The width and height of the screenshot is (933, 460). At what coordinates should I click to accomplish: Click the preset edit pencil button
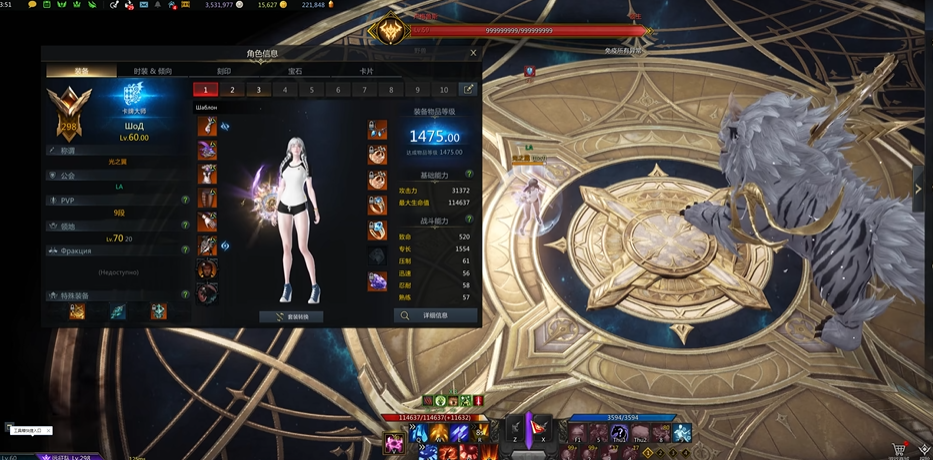point(467,89)
